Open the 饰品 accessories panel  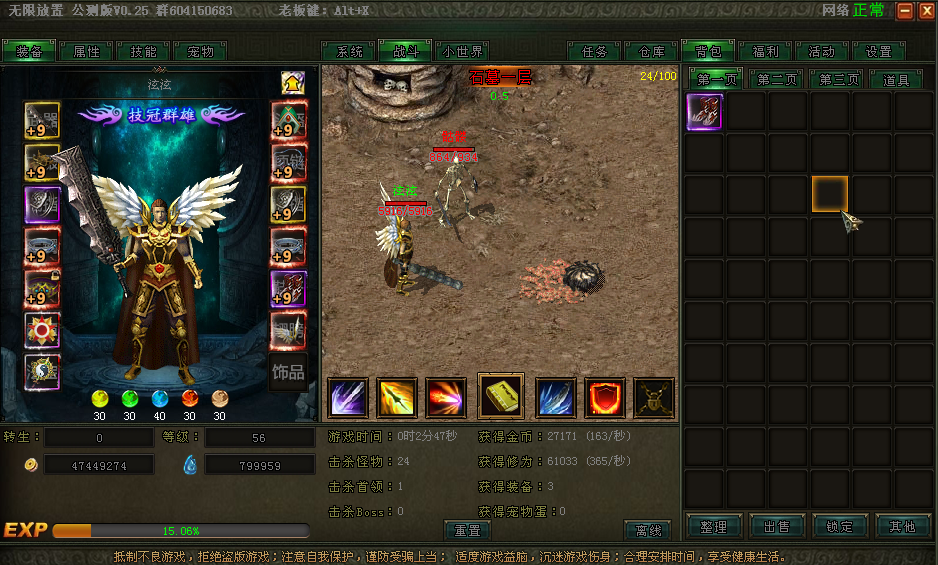click(x=288, y=372)
